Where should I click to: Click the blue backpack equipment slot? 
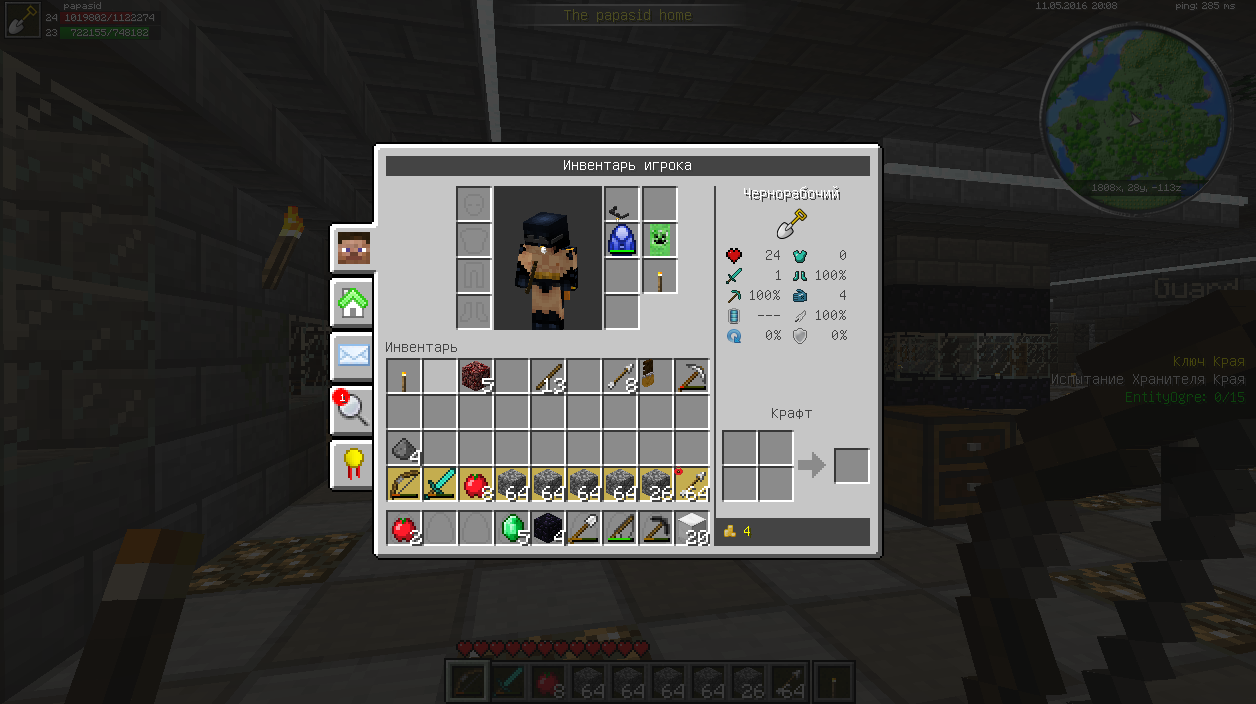pyautogui.click(x=622, y=240)
